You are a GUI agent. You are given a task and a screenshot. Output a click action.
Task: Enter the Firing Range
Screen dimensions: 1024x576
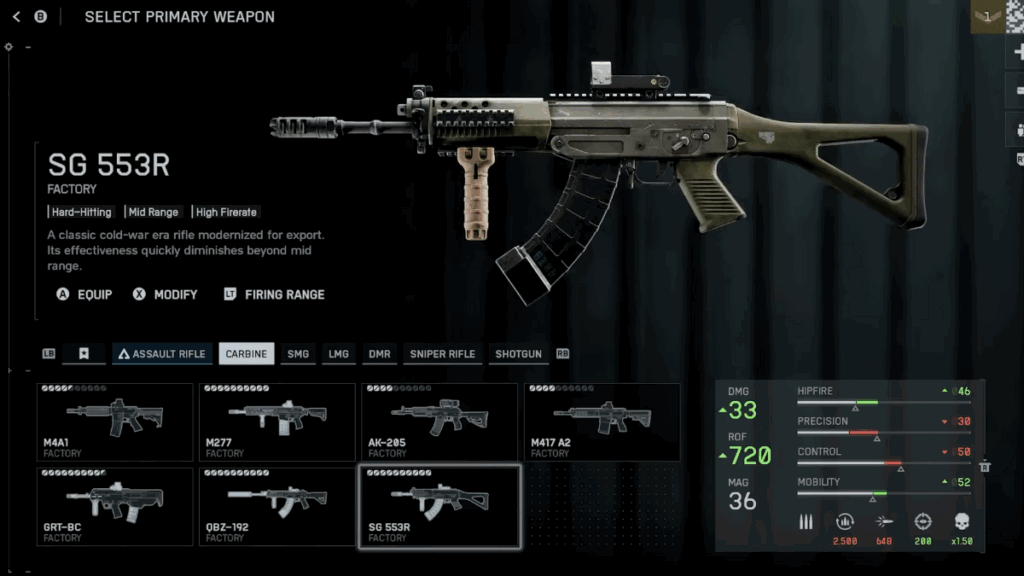(274, 295)
